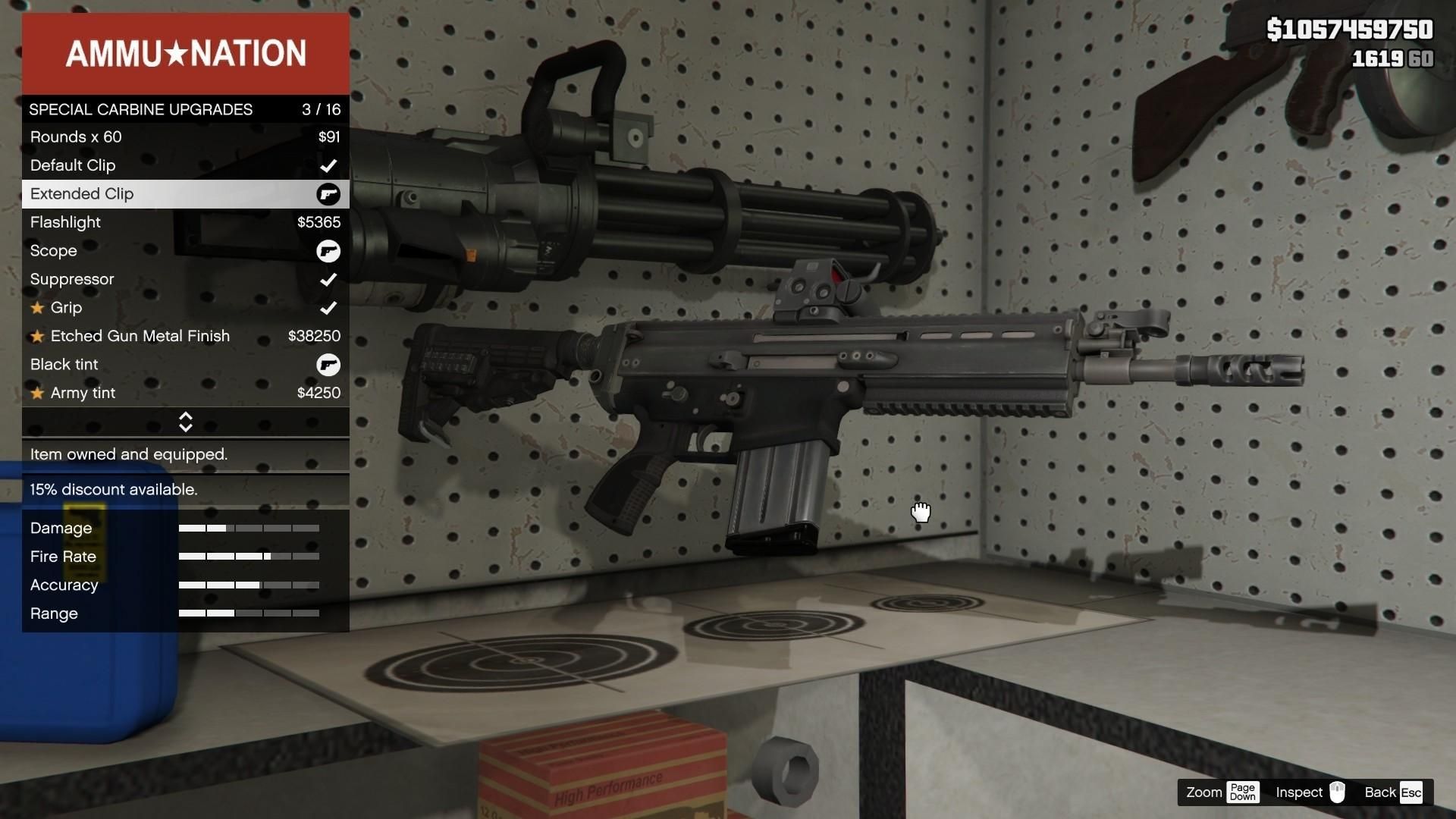Click the pistol icon beside Extended Clip
The height and width of the screenshot is (819, 1456).
point(328,194)
